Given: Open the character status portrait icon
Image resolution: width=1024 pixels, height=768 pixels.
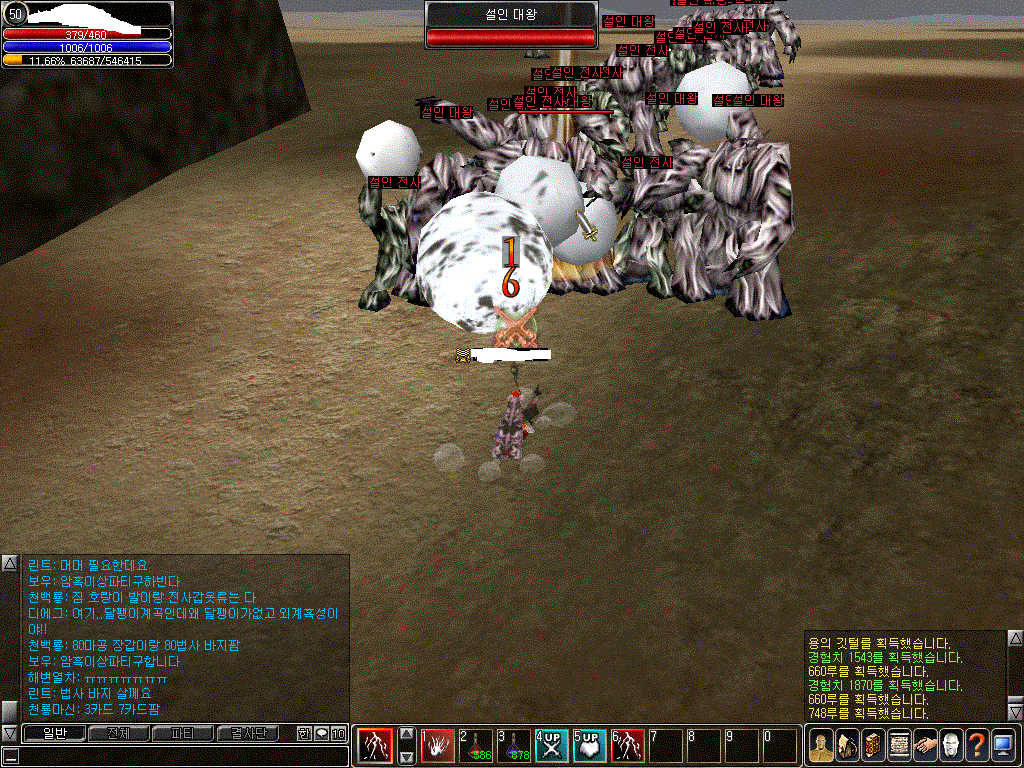Looking at the screenshot, I should tap(820, 745).
